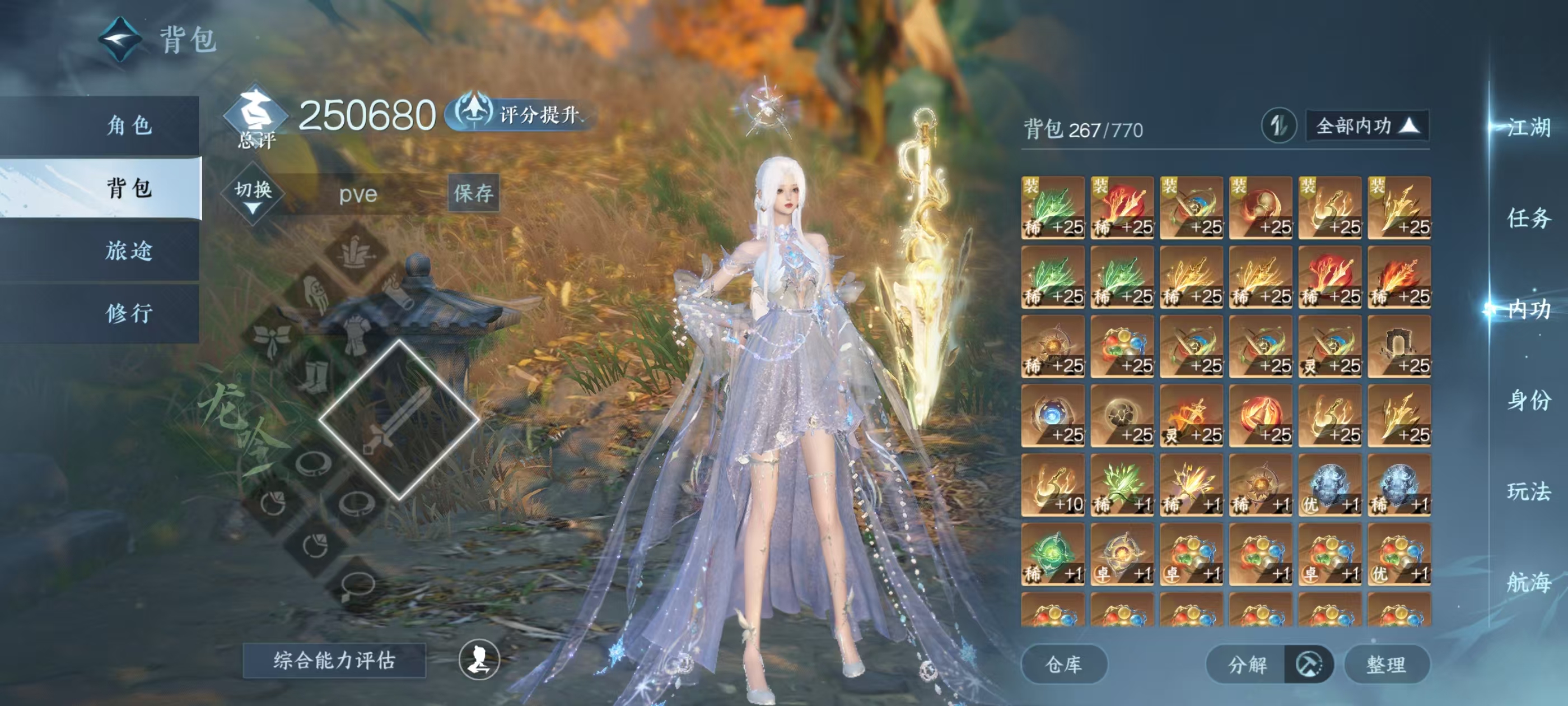Screen dimensions: 1568x706
Task: Open the 身份 identity menu
Action: coord(1528,400)
